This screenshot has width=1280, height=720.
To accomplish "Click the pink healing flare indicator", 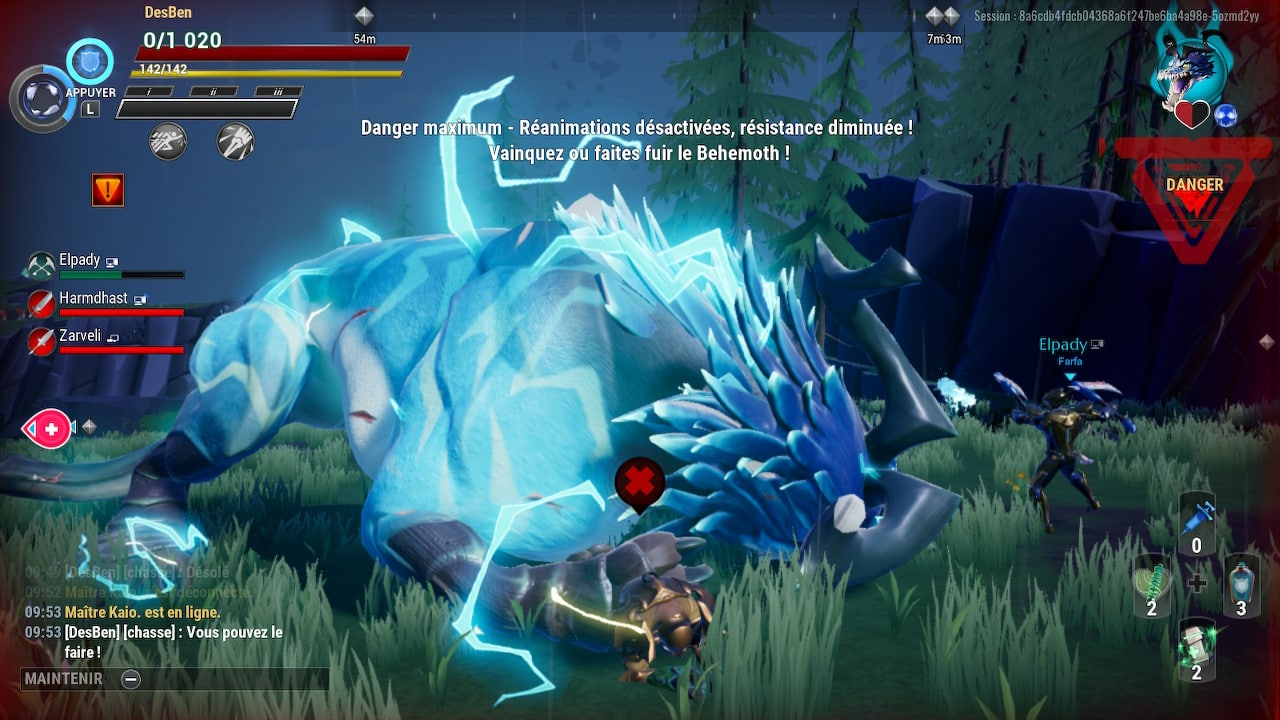I will pos(47,429).
